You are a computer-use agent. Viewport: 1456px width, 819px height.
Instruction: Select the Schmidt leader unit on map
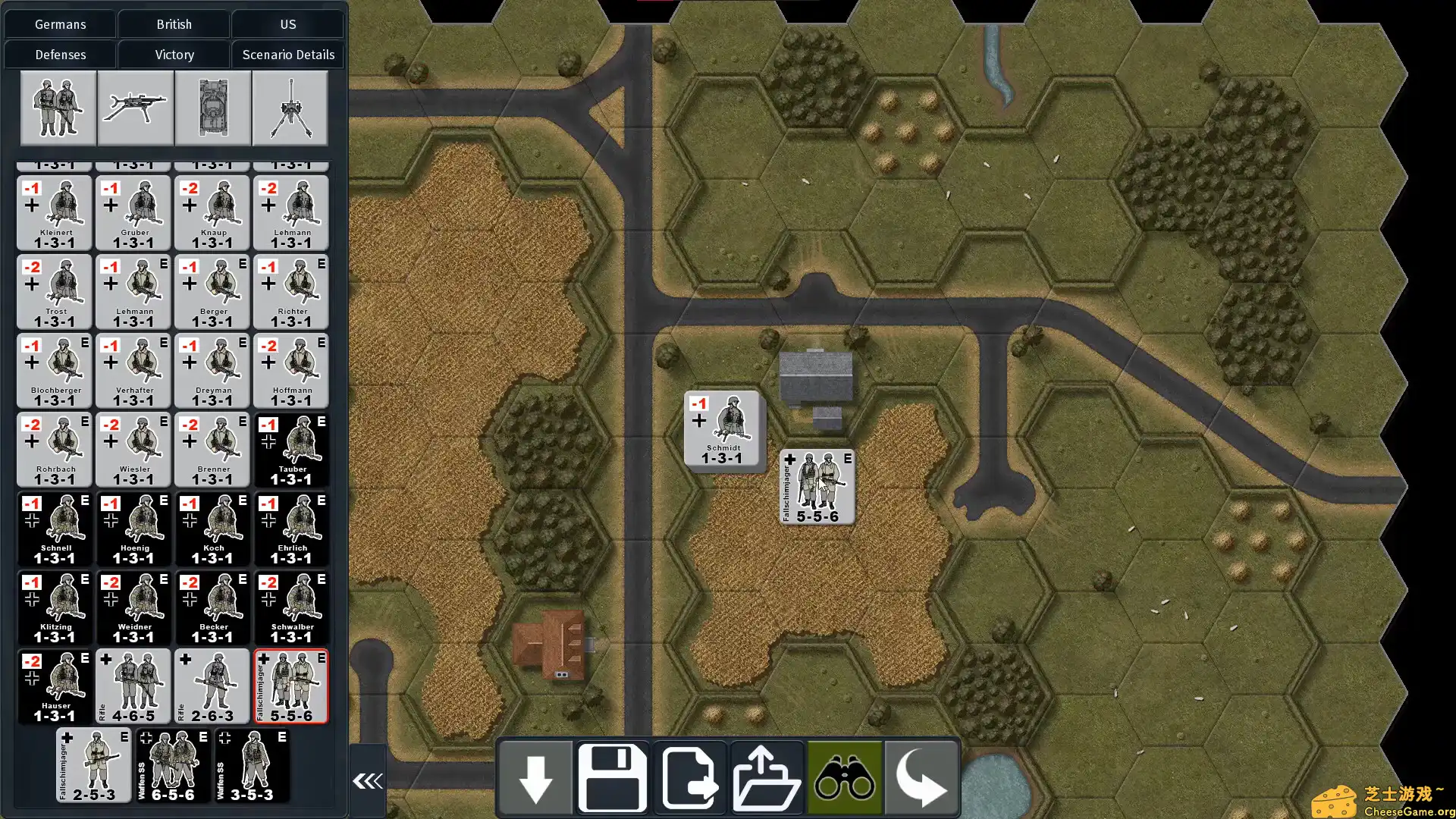pos(722,428)
